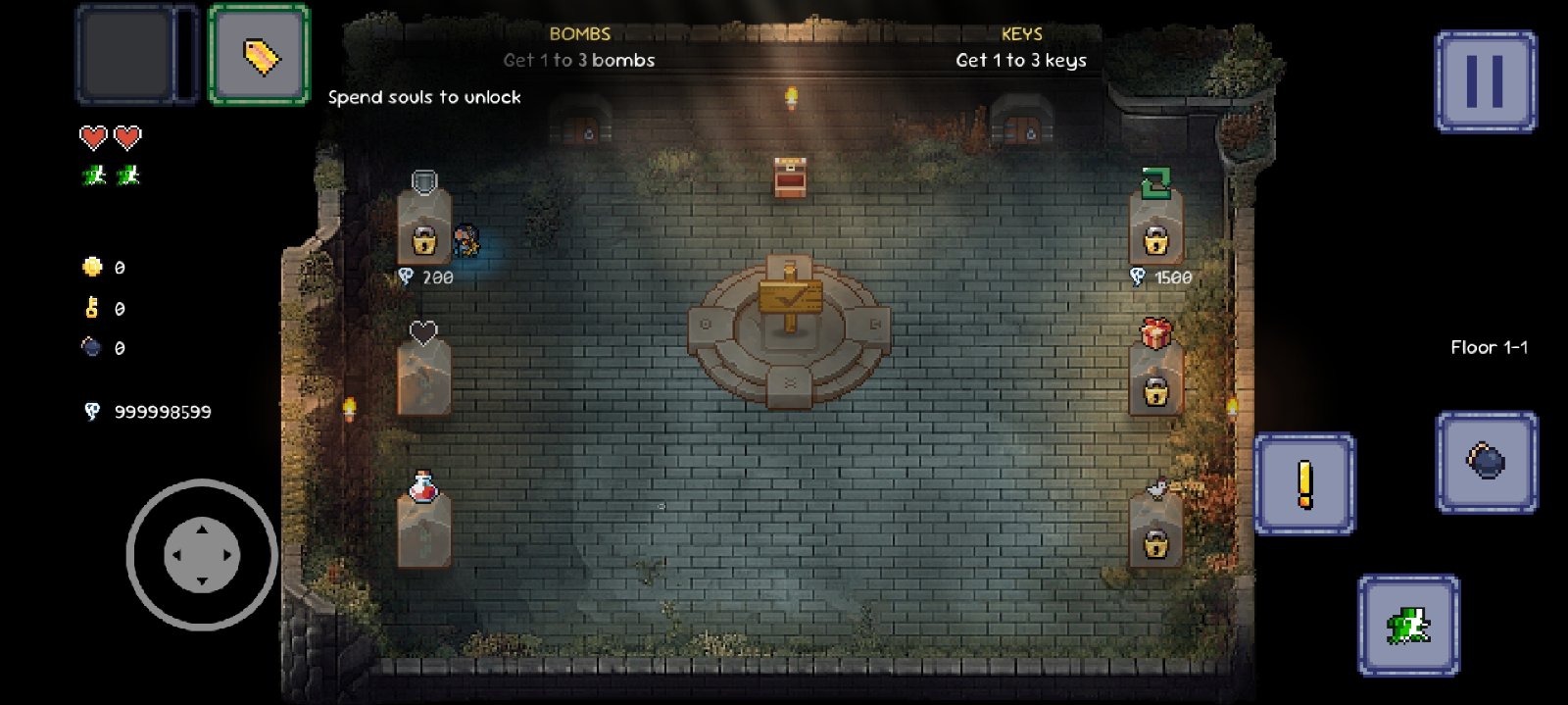
Task: Use the bomb button
Action: [x=1486, y=461]
